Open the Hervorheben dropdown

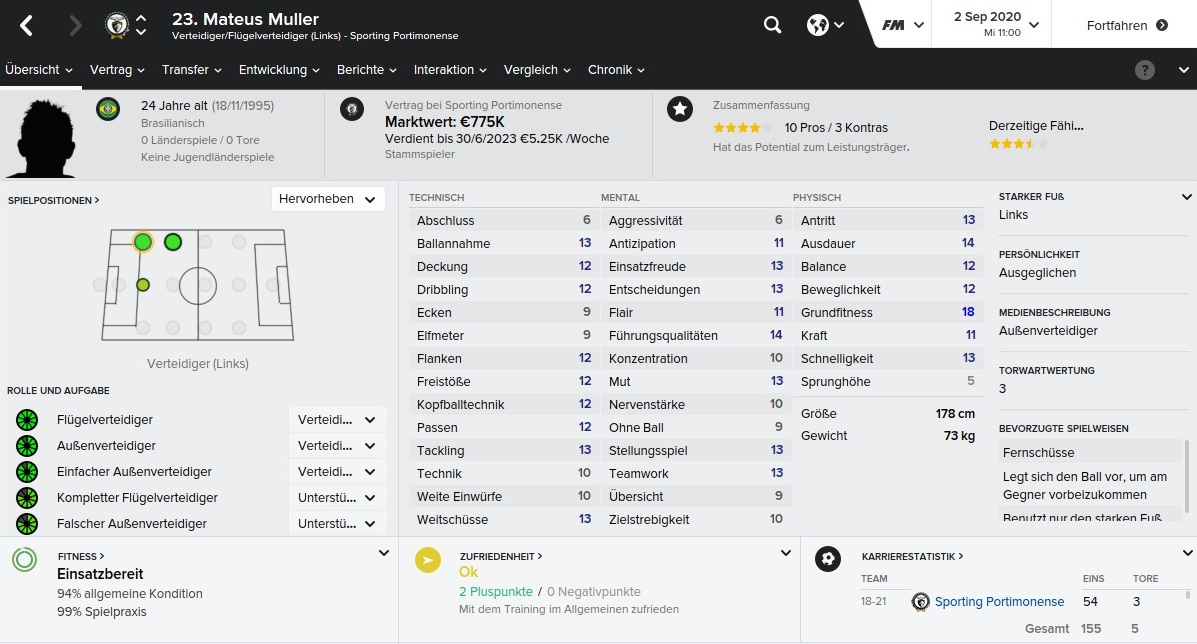(328, 199)
